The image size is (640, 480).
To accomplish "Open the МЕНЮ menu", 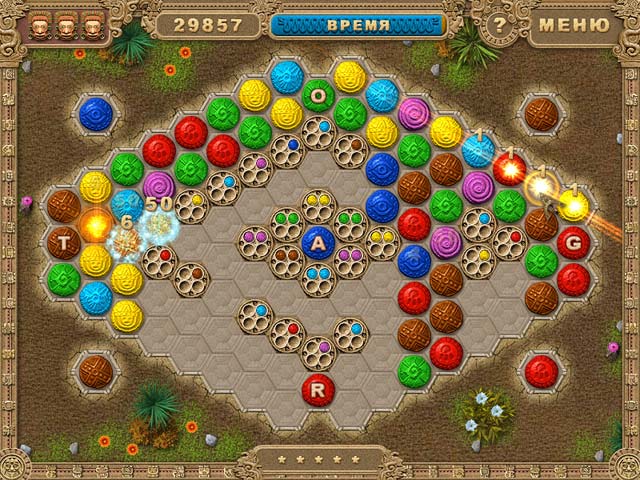I will click(x=572, y=24).
